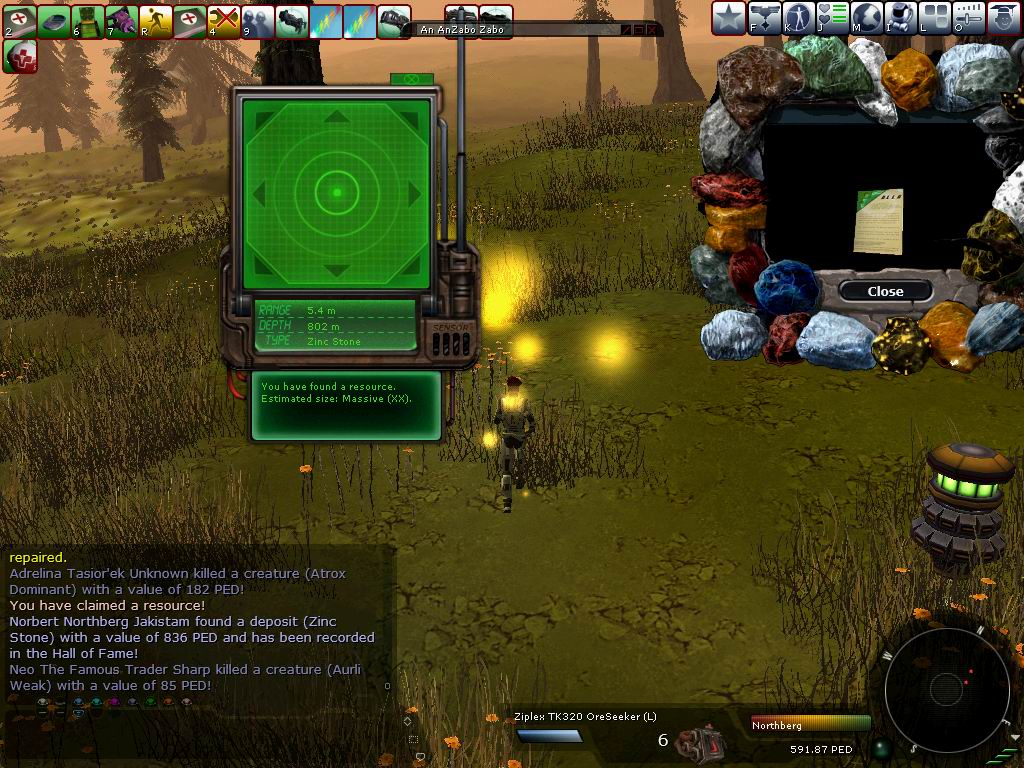The width and height of the screenshot is (1024, 768).
Task: Open the hearts friends list icon
Action: (x=833, y=18)
